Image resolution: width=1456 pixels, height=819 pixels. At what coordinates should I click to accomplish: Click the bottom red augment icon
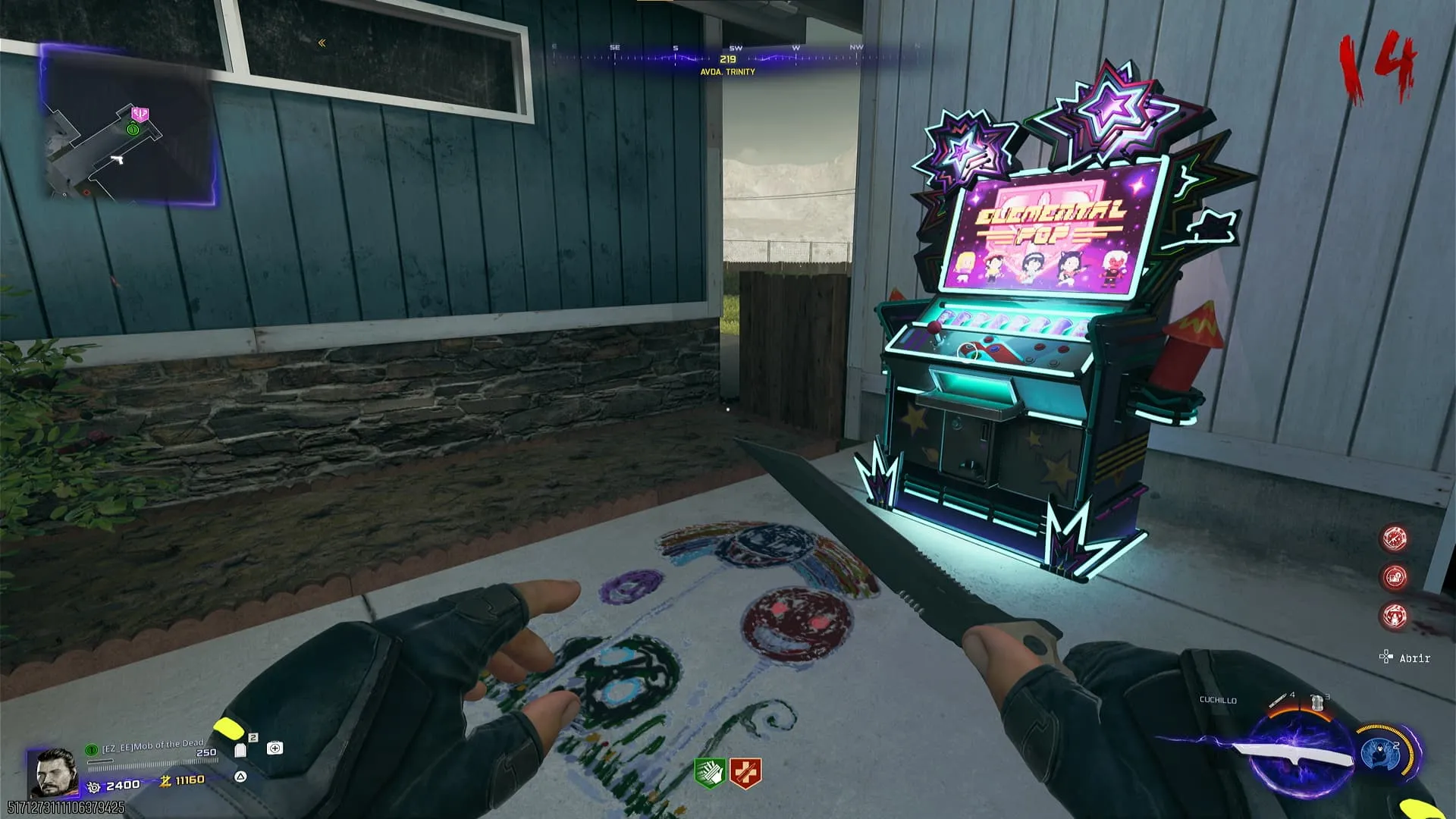1395,615
